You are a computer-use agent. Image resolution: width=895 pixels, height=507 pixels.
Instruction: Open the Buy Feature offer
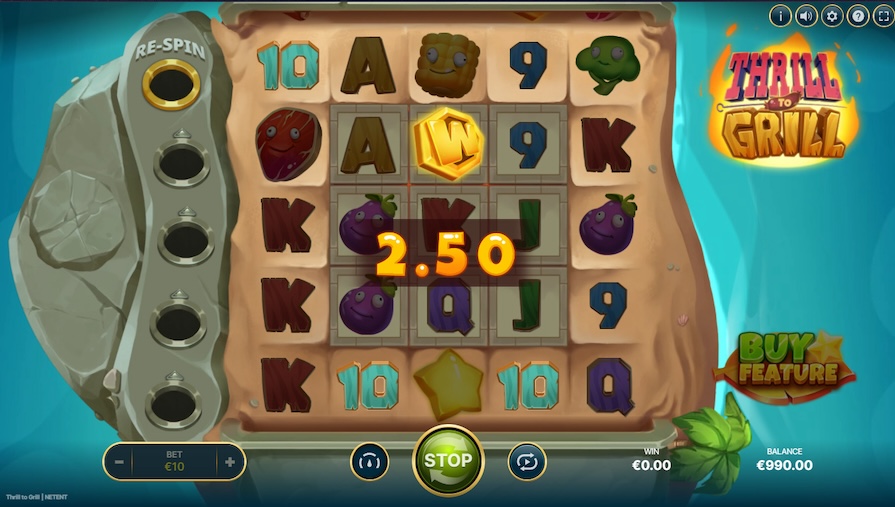[786, 362]
